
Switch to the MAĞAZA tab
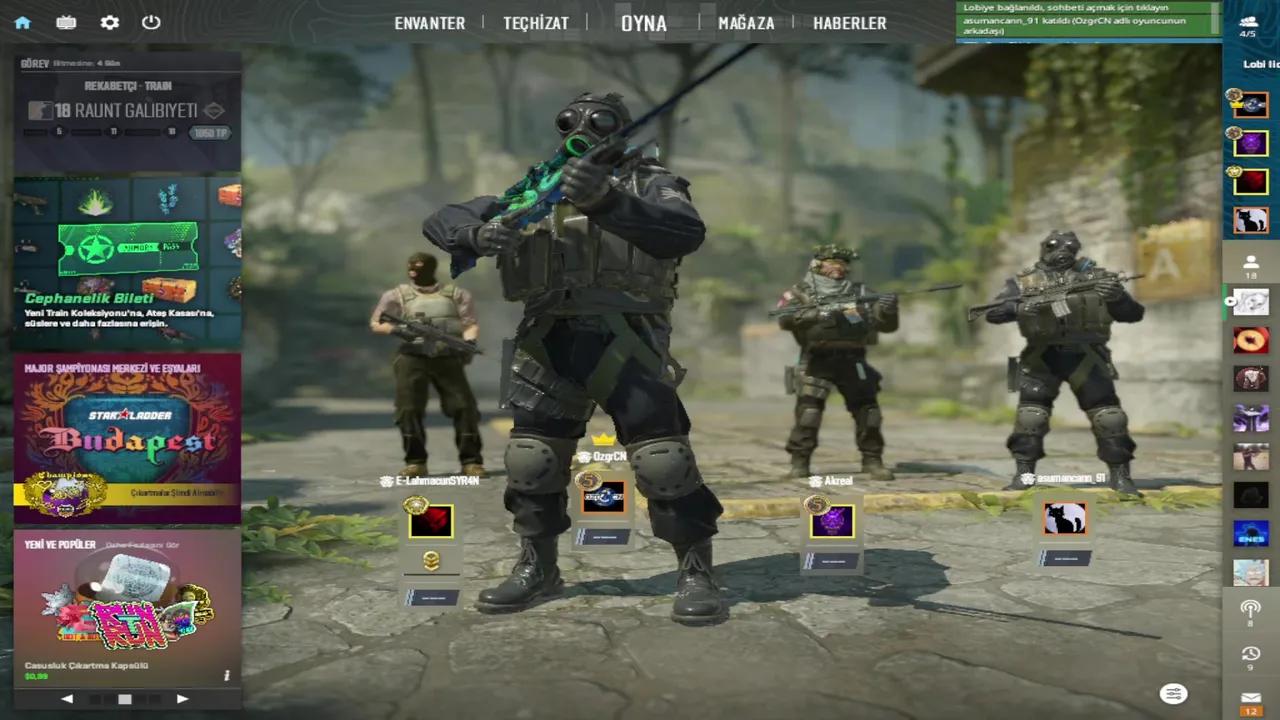746,23
